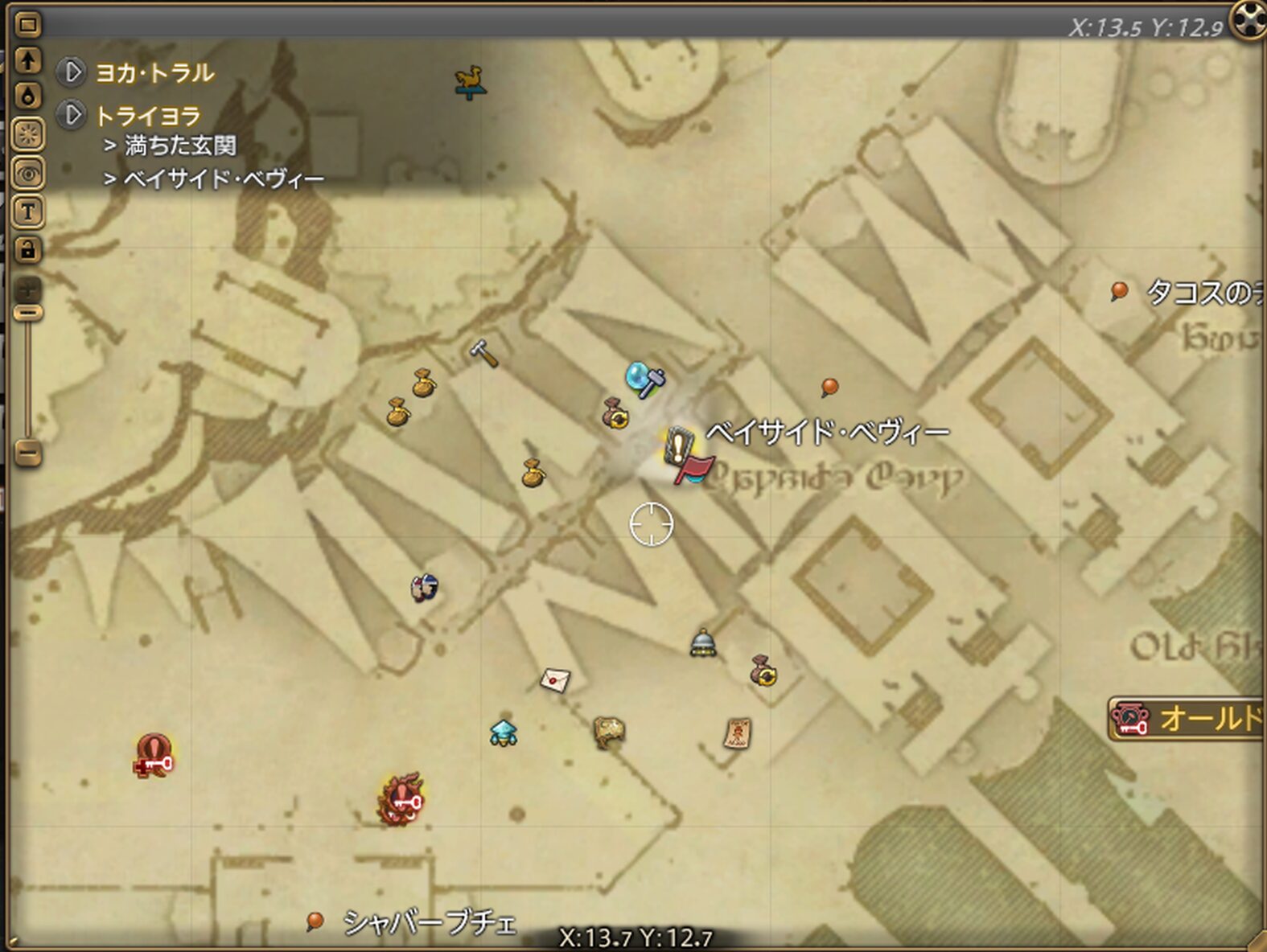This screenshot has width=1267, height=952.
Task: Click the blue orb and hammer marker
Action: click(645, 379)
